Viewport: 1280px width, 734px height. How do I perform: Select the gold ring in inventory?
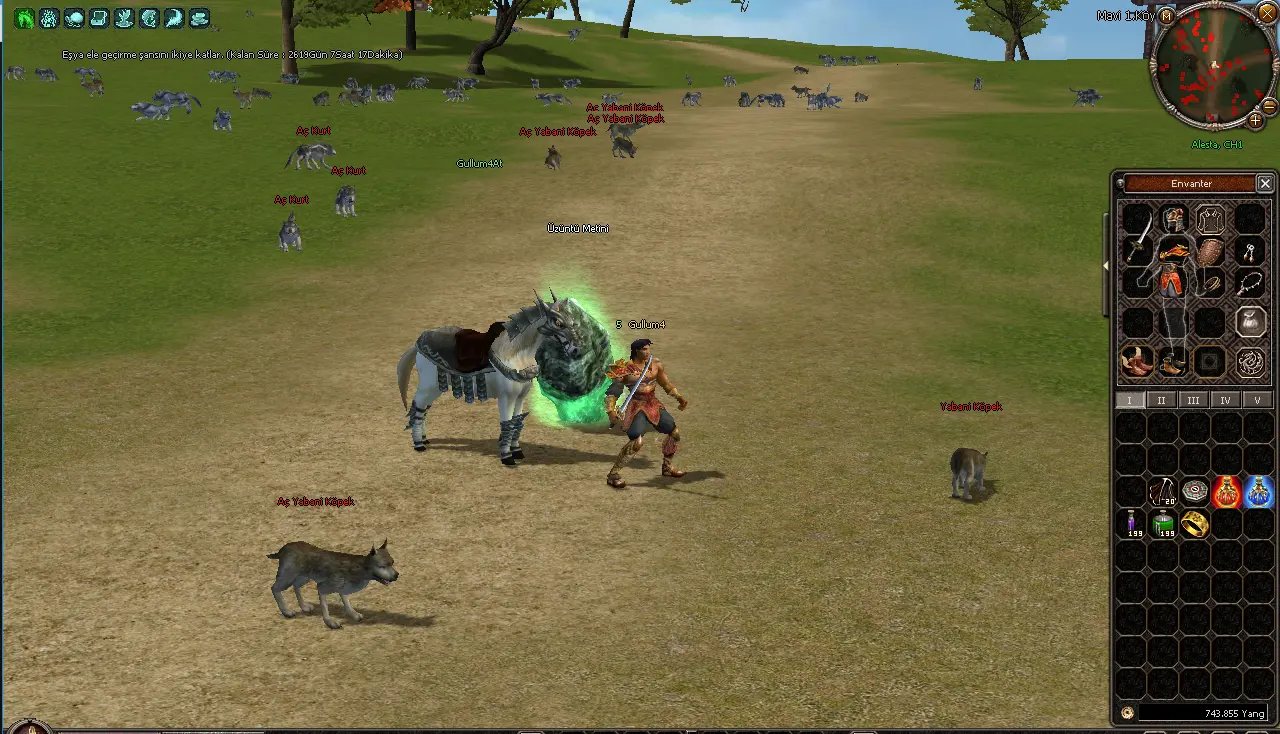pos(1195,523)
